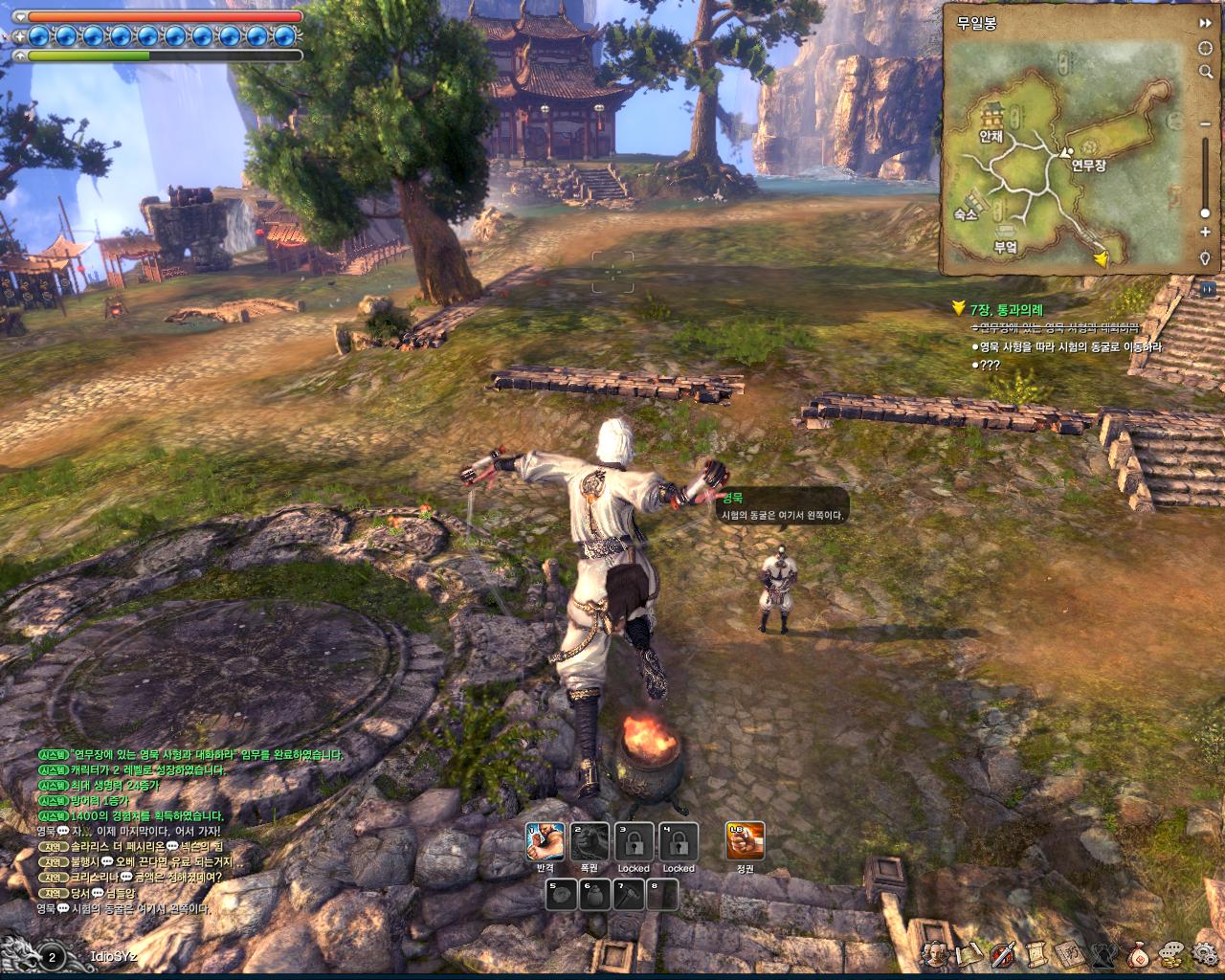Open the minimap magnifier search
The height and width of the screenshot is (980, 1225).
(x=1205, y=72)
